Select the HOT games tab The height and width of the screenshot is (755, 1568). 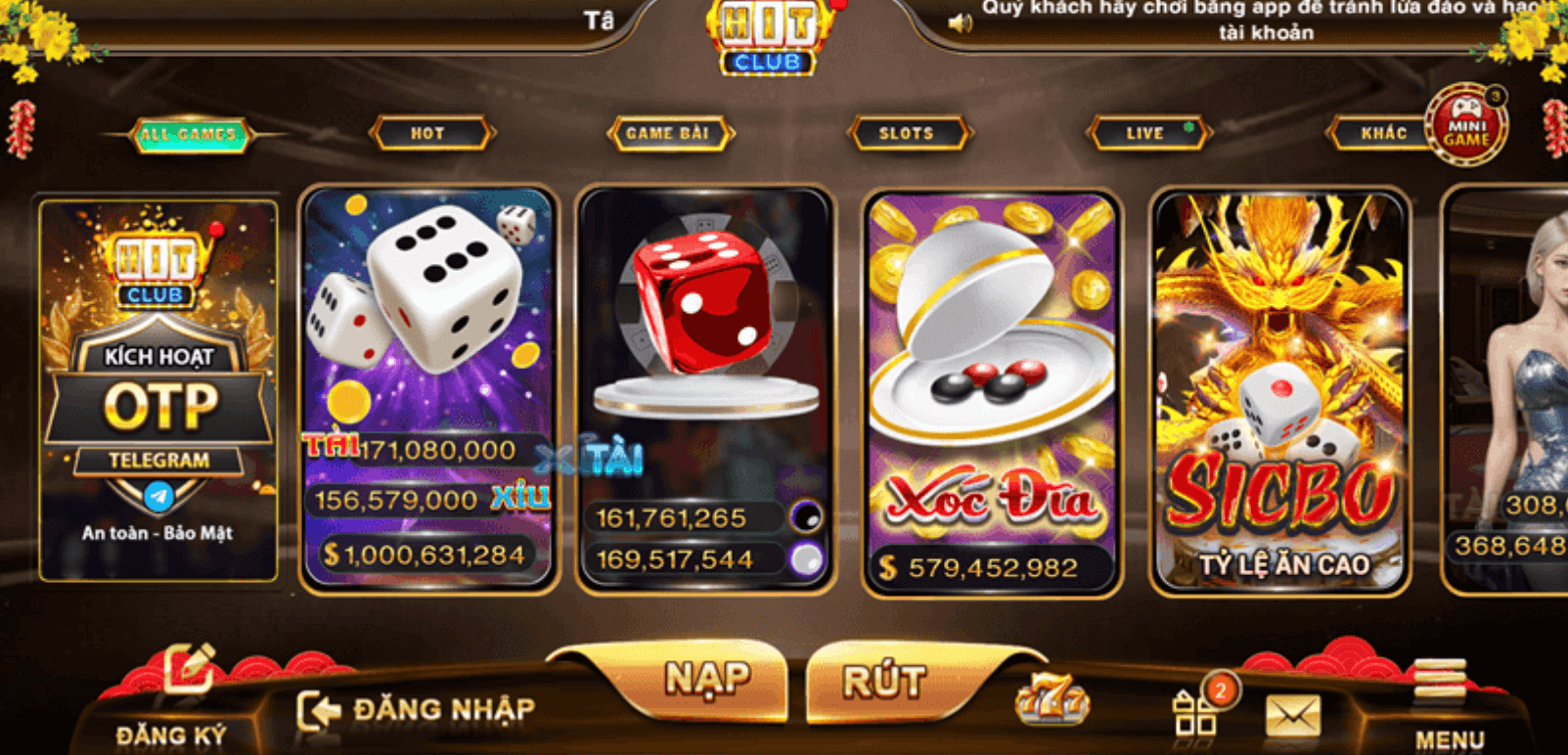click(430, 133)
